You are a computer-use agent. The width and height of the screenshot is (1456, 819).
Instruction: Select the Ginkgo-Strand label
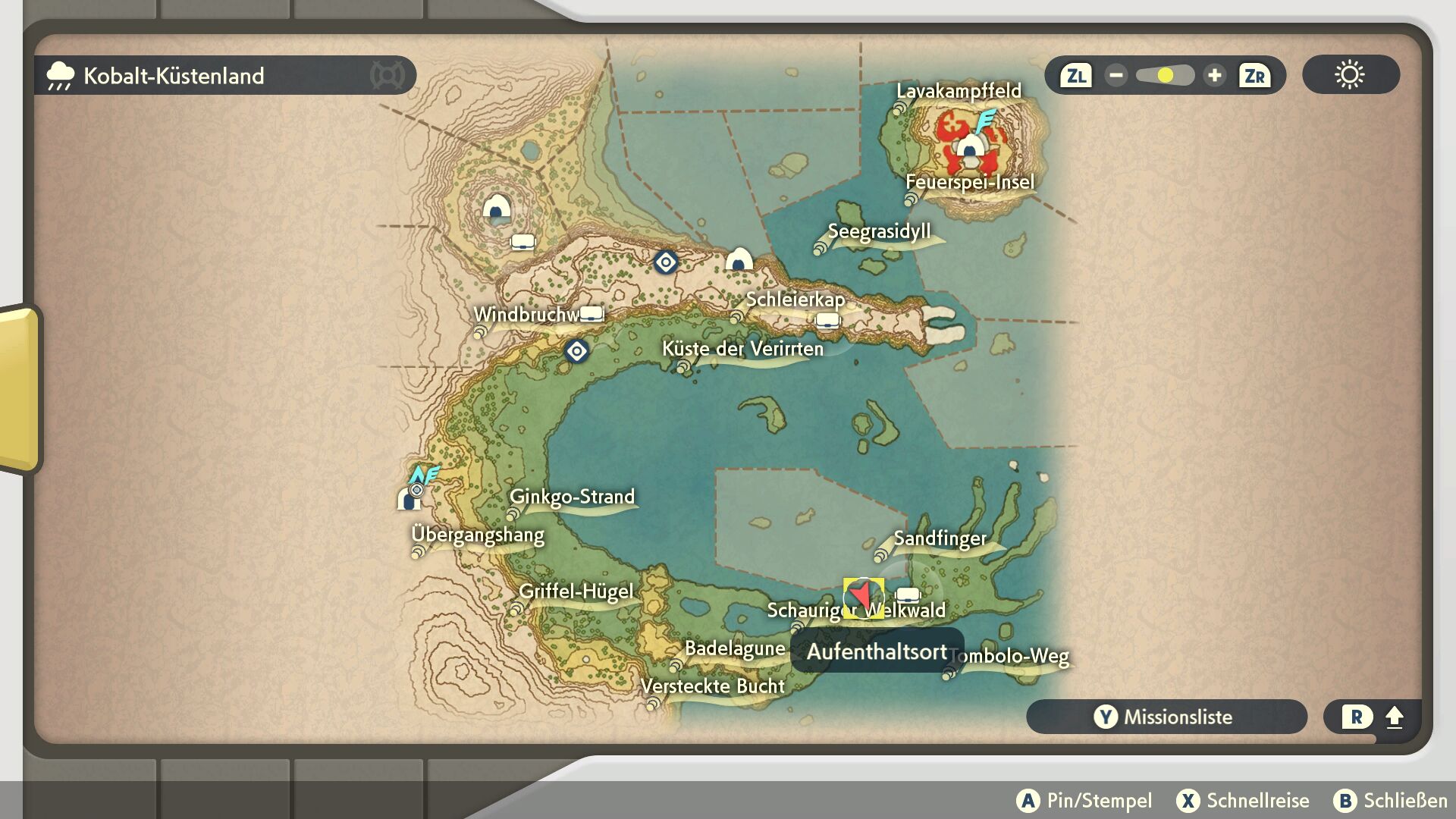click(x=572, y=497)
